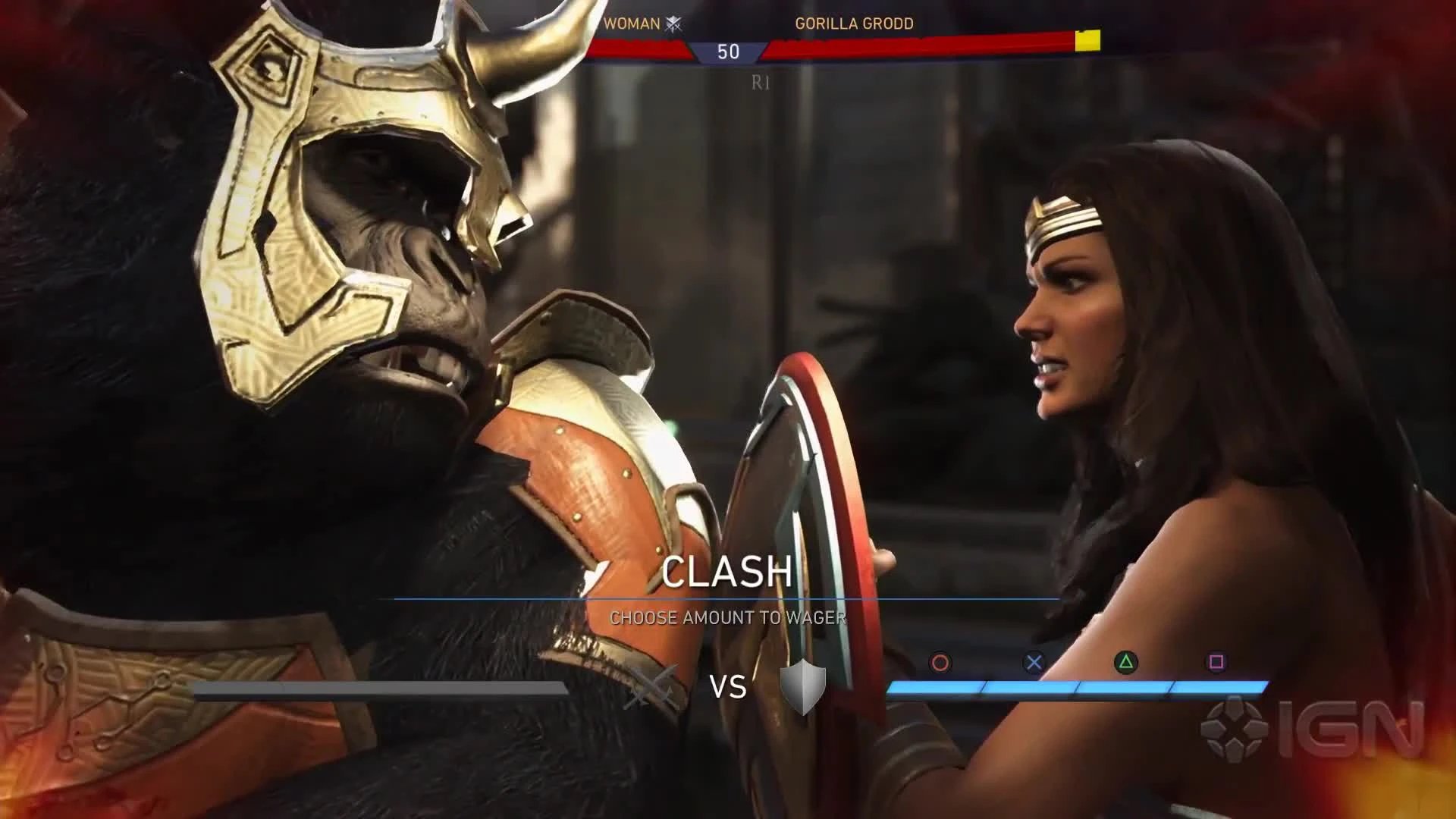Viewport: 1456px width, 819px height.
Task: Click the VS label between wager bars
Action: coord(729,686)
